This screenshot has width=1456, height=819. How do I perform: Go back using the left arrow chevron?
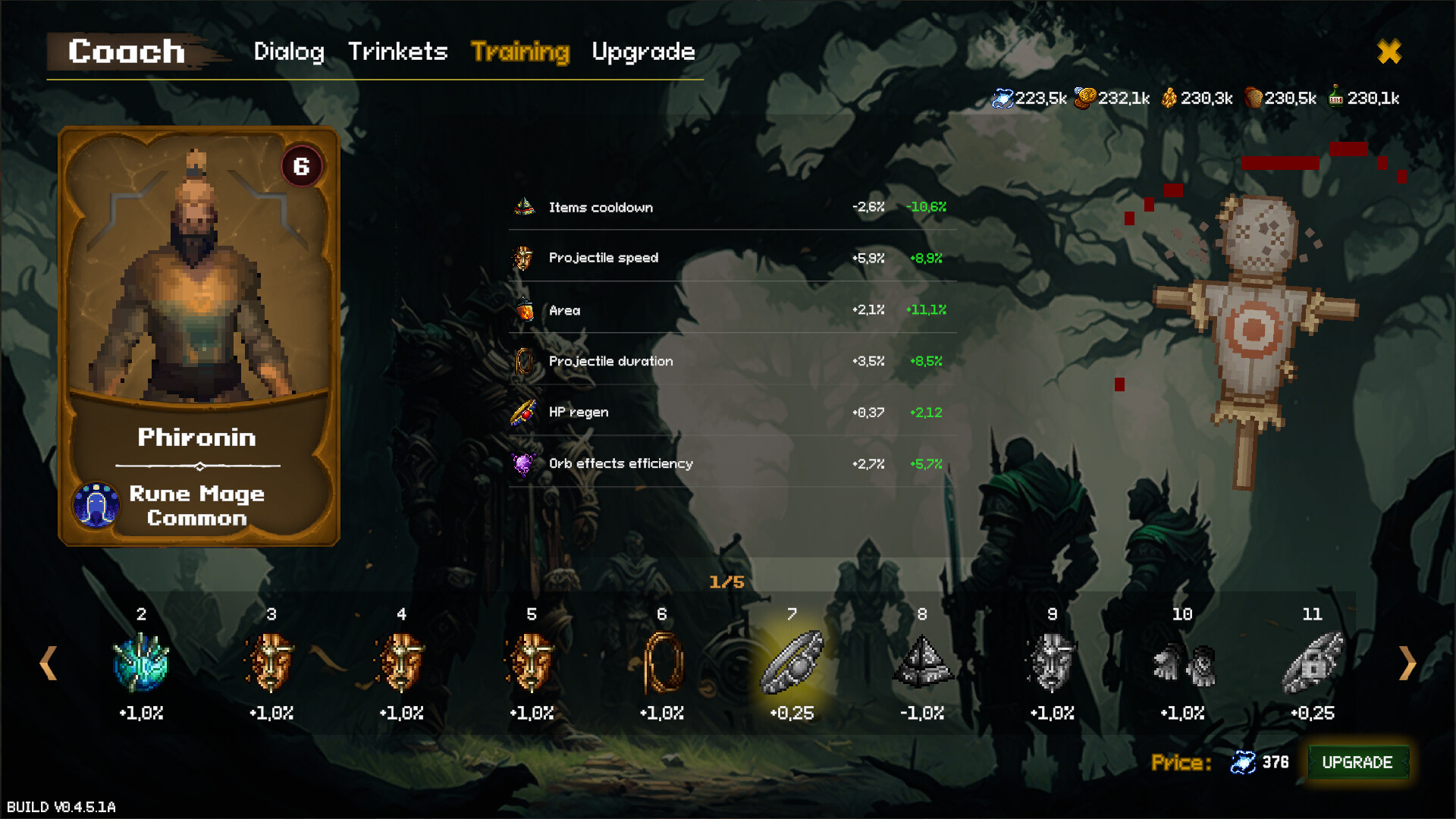pyautogui.click(x=49, y=664)
